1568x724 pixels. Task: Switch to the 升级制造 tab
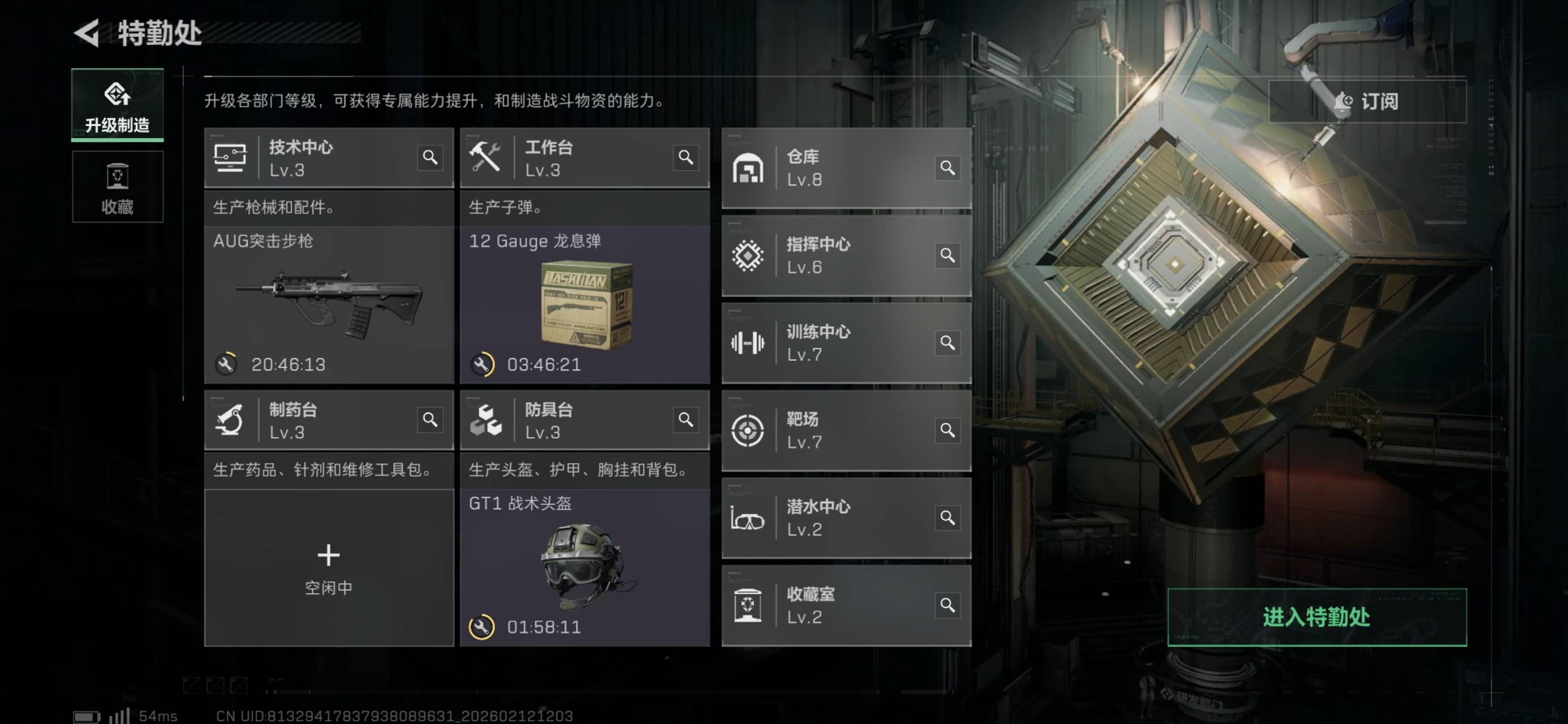coord(118,105)
